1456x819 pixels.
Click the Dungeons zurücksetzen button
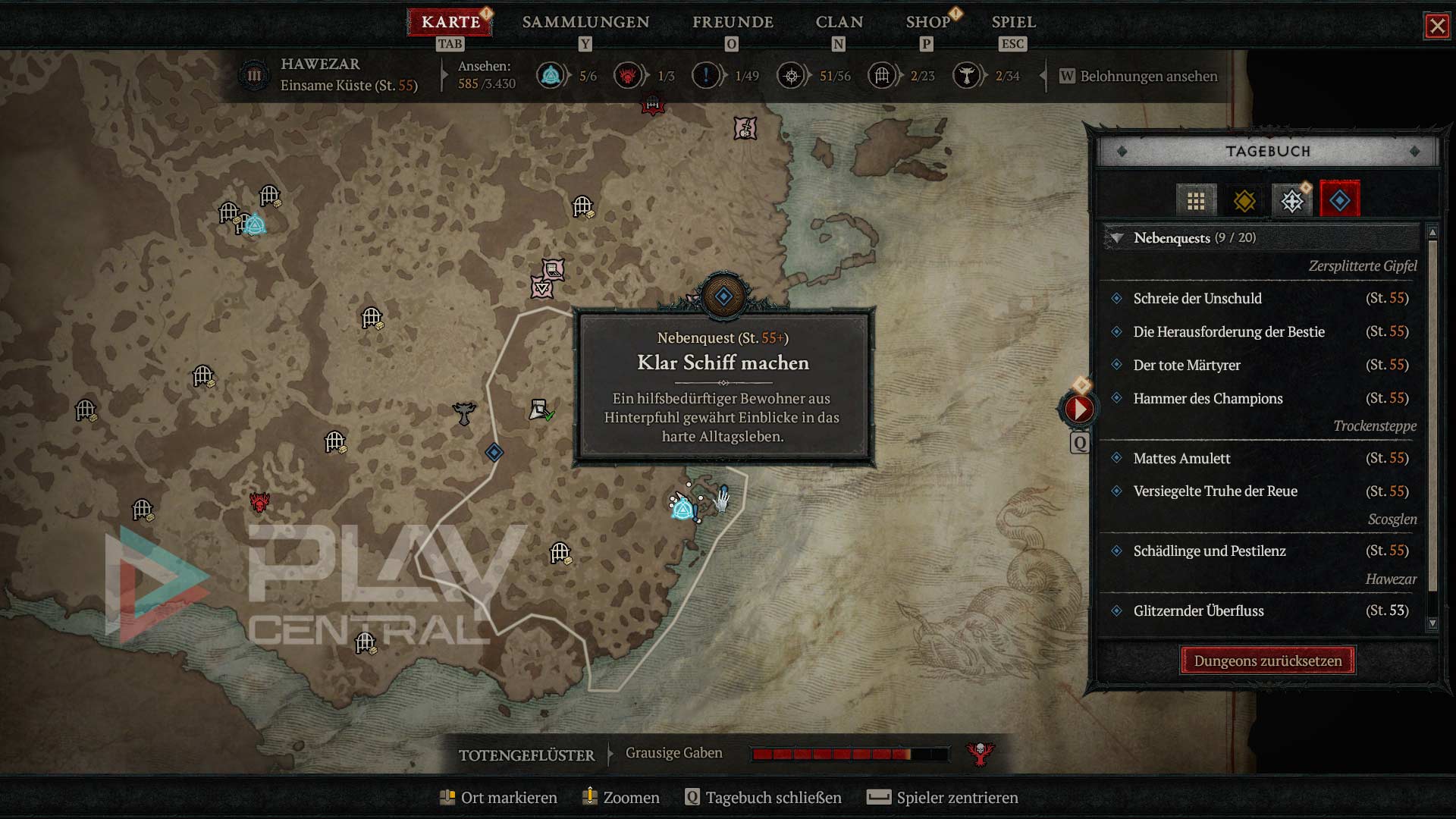pos(1267,661)
